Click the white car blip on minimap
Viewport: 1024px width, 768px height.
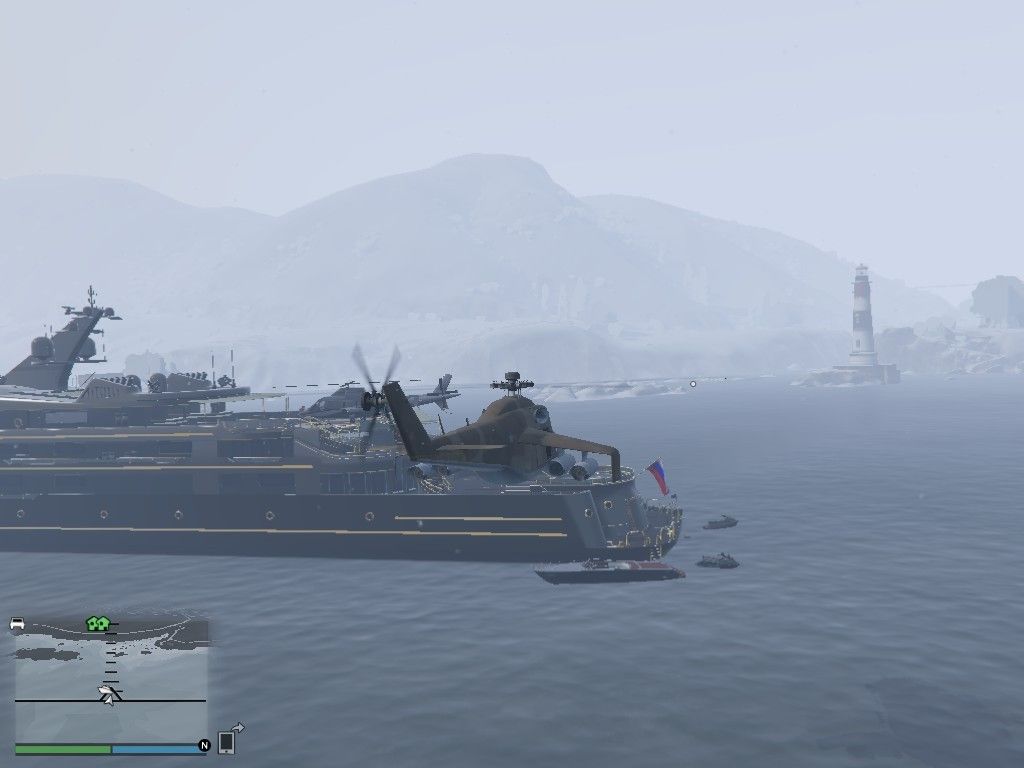click(17, 624)
